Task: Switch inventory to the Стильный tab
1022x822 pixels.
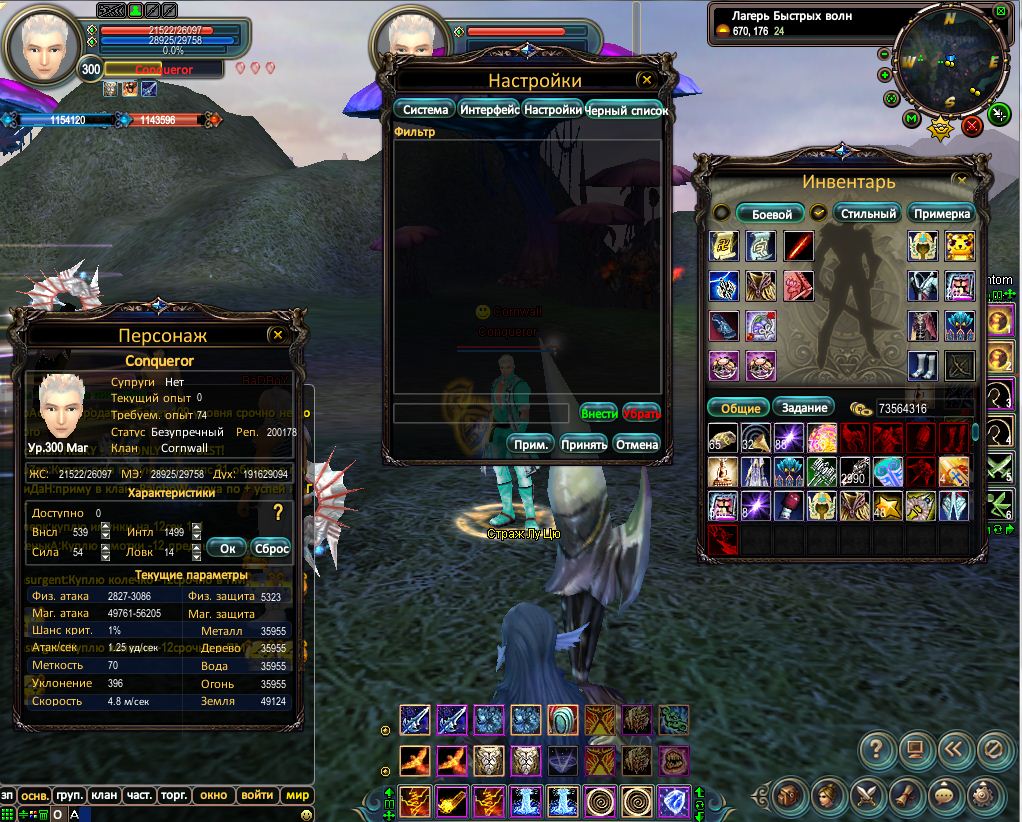Action: [x=867, y=213]
